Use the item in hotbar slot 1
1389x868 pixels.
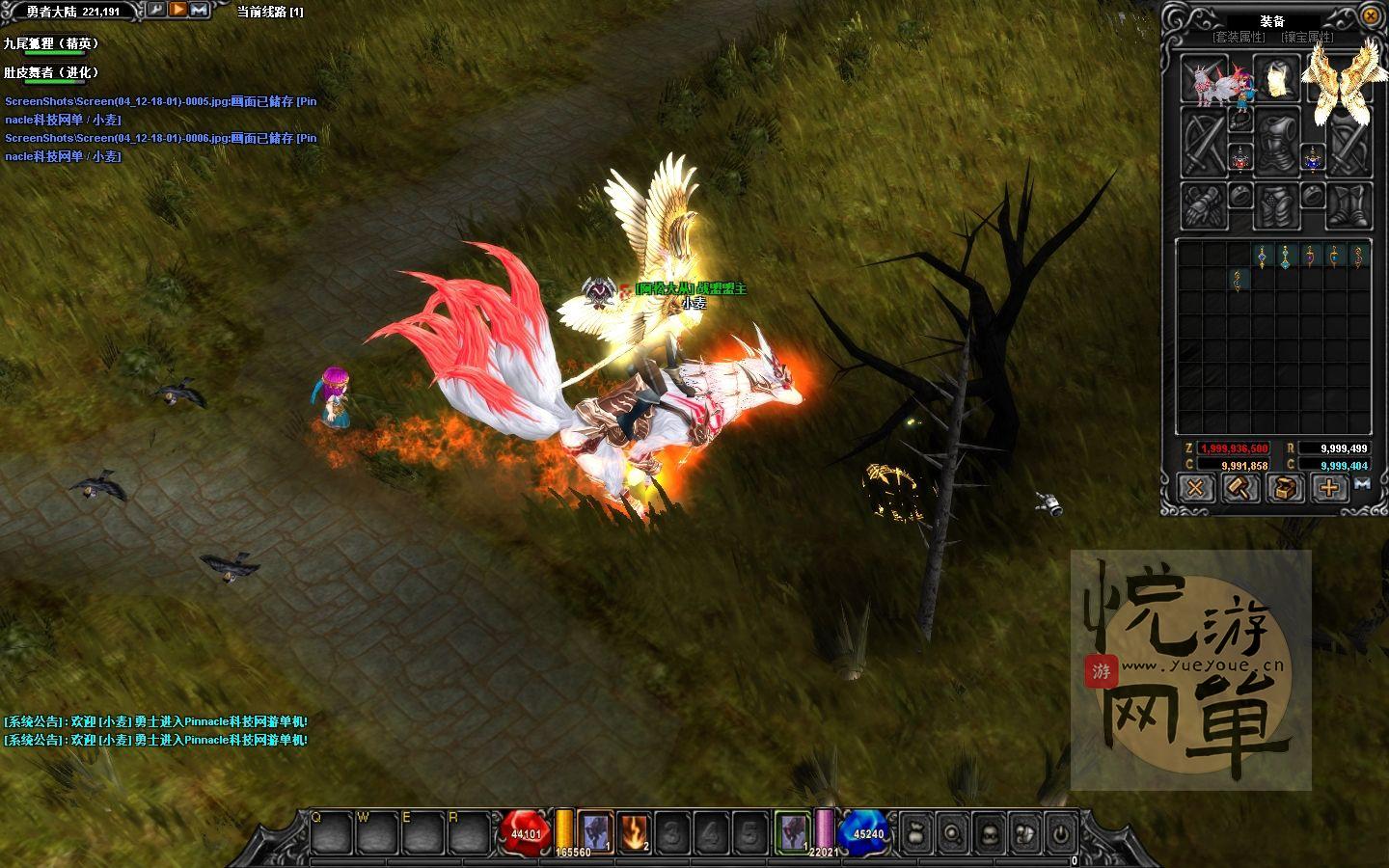pyautogui.click(x=595, y=830)
